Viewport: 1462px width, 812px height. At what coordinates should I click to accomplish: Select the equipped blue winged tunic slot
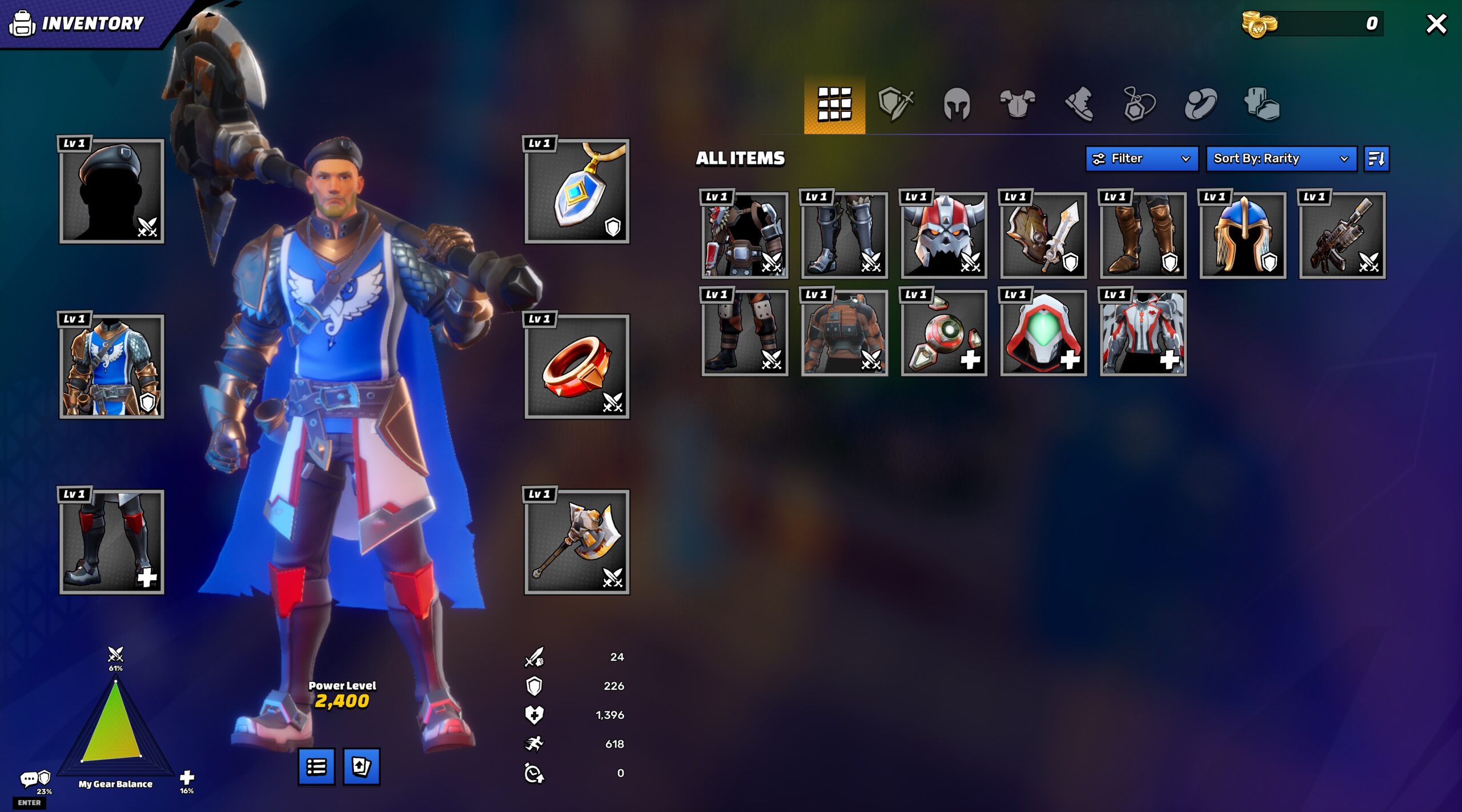tap(112, 367)
